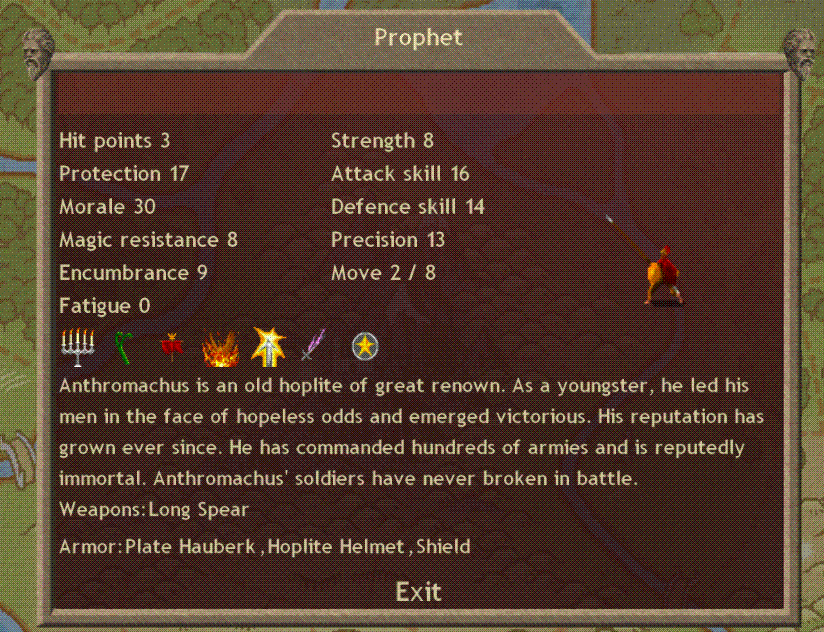Open the glowing star figure icon
Viewport: 824px width, 632px height.
[x=269, y=346]
